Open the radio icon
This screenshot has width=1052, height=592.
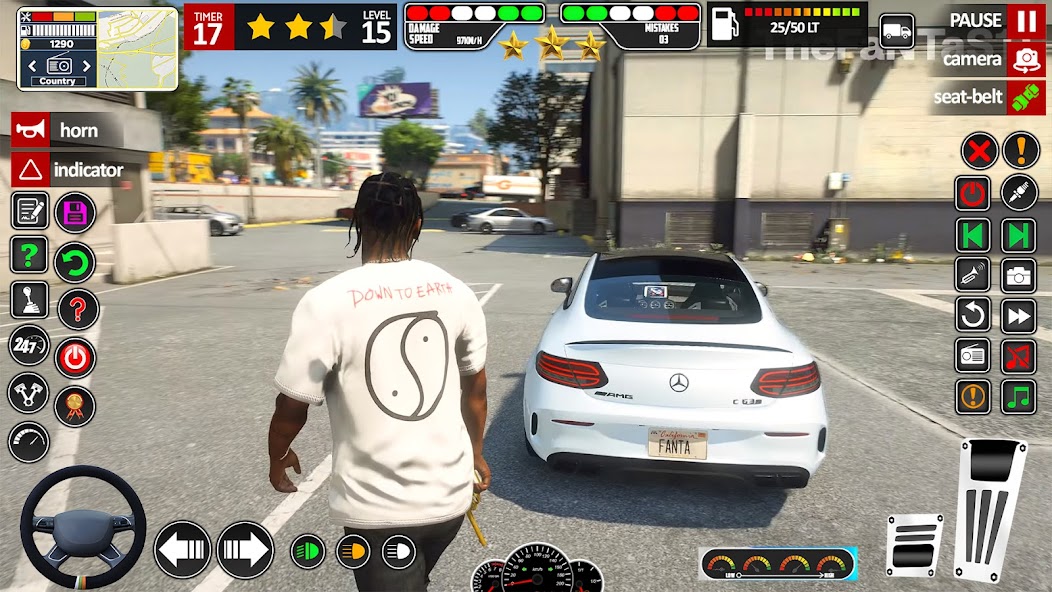pos(973,354)
